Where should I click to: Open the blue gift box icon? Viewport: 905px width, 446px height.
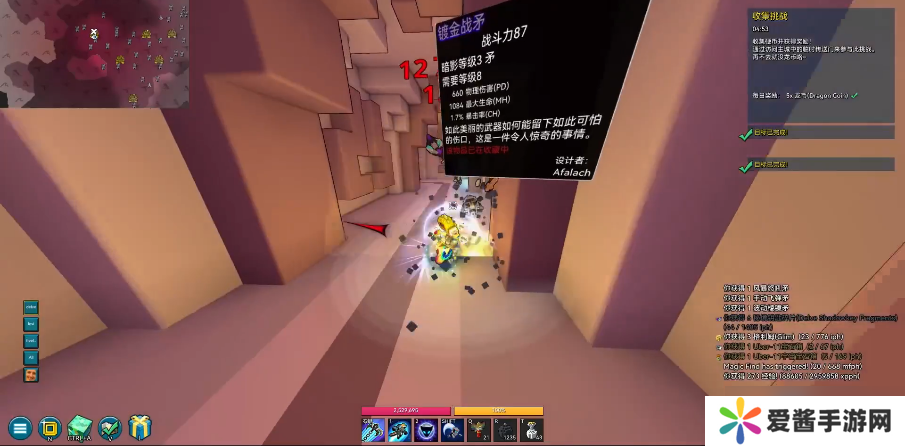140,427
